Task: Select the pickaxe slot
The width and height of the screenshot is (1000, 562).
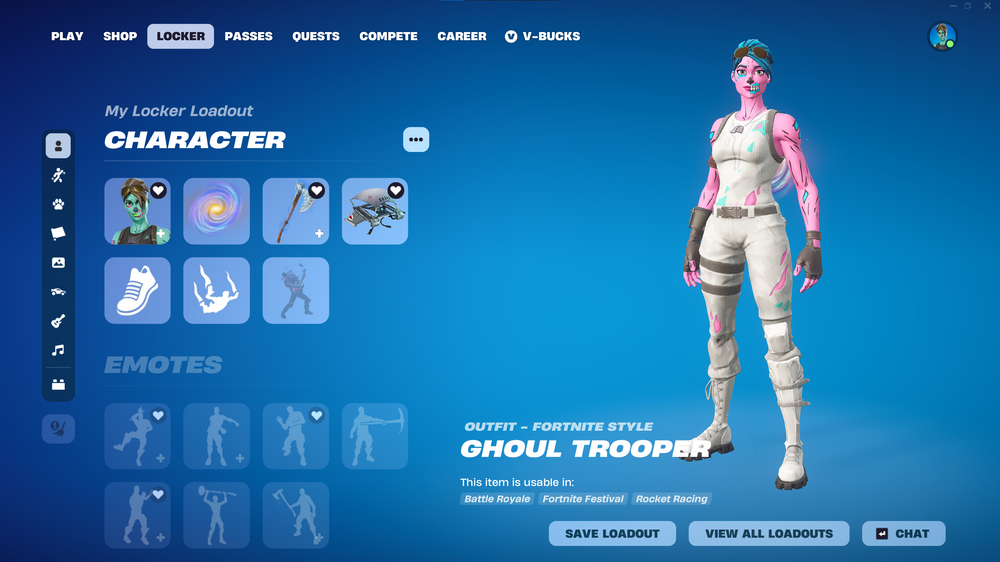Action: (296, 211)
